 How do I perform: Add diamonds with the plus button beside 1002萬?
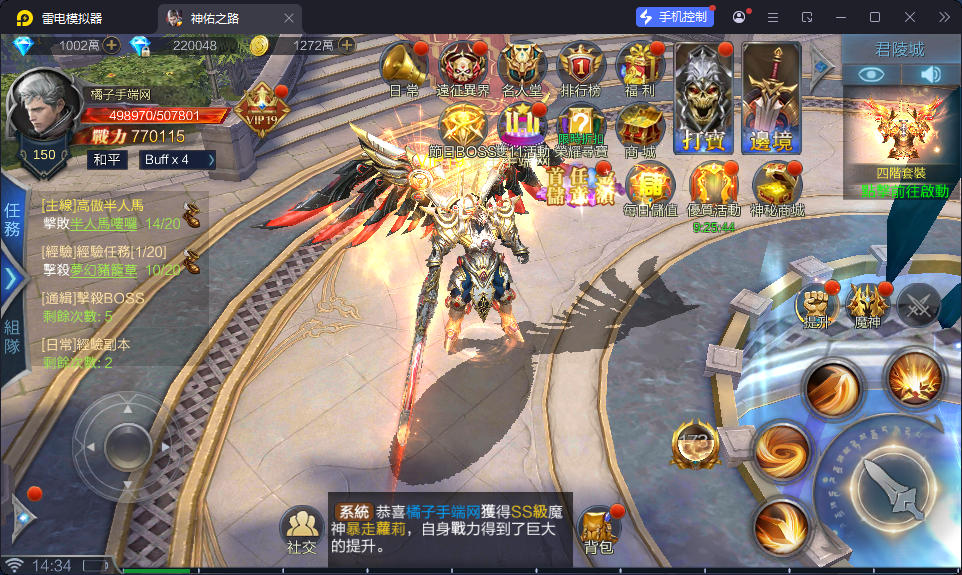click(x=111, y=45)
